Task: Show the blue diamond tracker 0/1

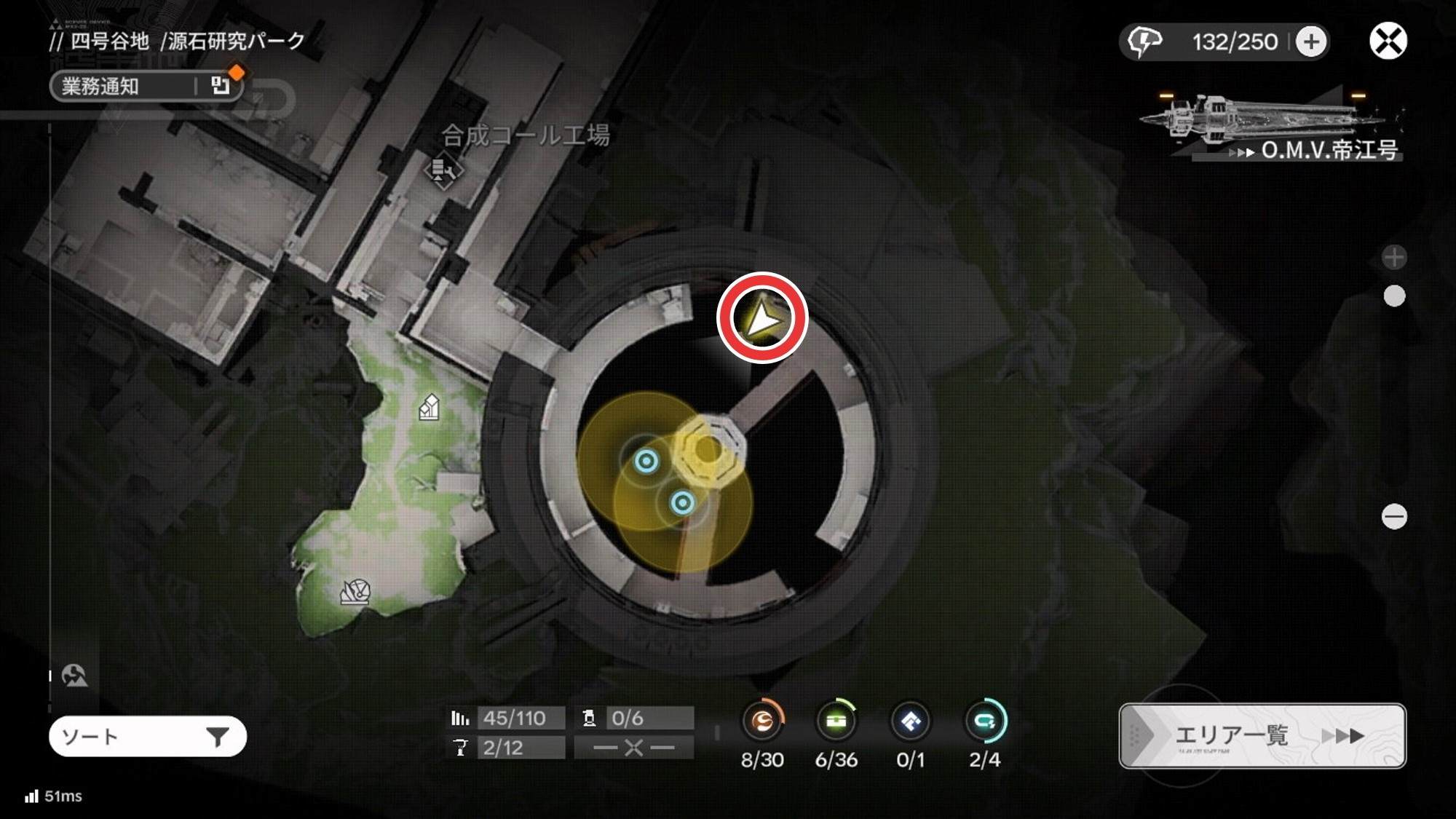Action: point(911,721)
